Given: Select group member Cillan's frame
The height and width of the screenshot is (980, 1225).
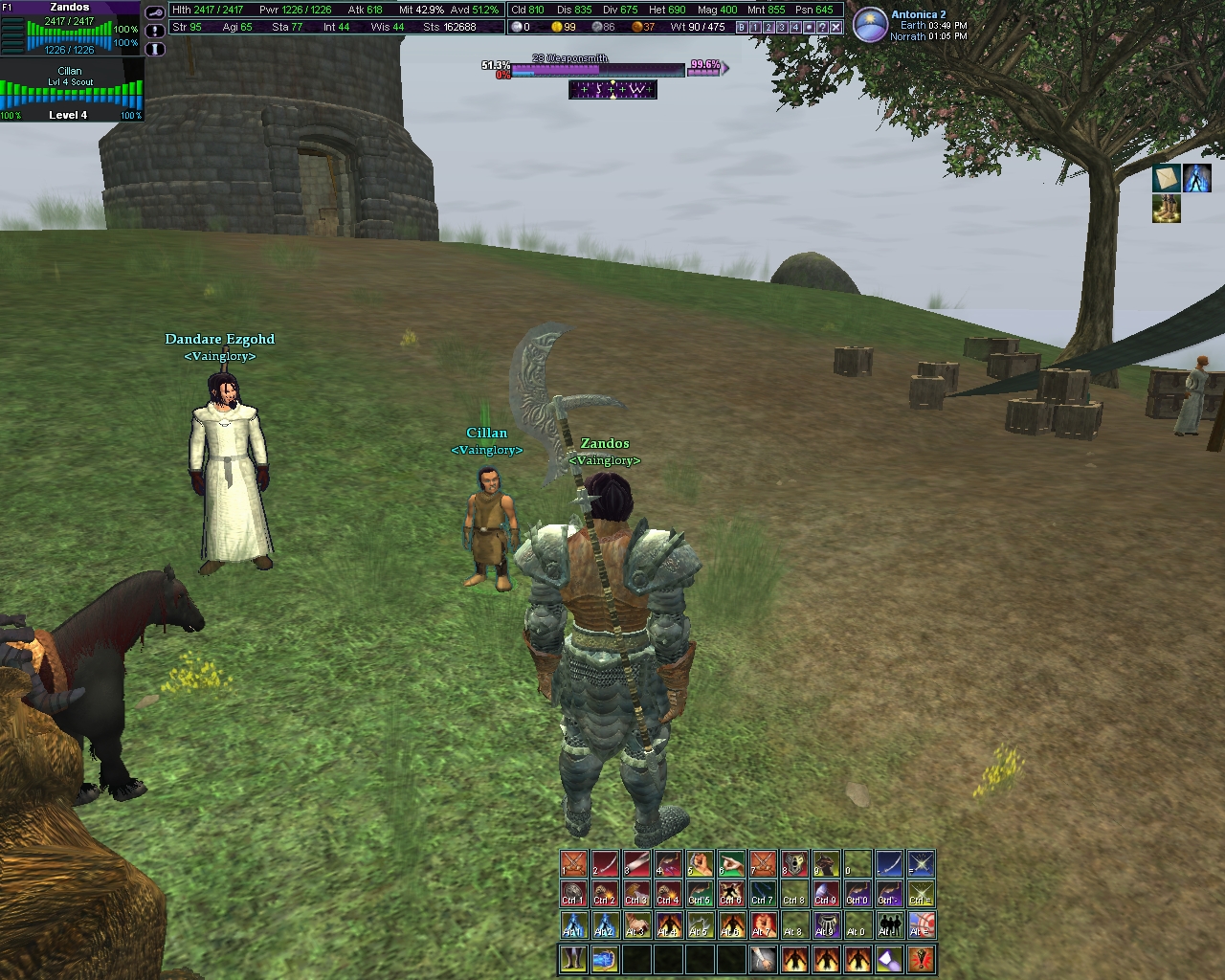Looking at the screenshot, I should 71,93.
